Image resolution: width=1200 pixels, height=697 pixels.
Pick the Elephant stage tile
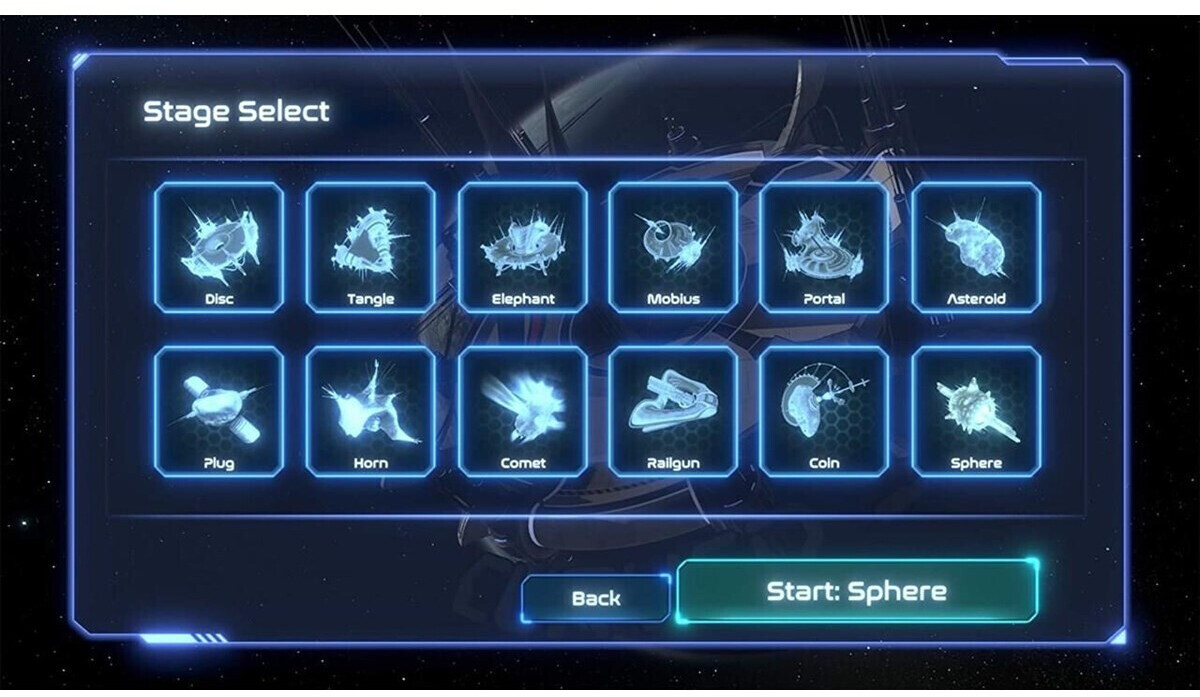[x=523, y=248]
